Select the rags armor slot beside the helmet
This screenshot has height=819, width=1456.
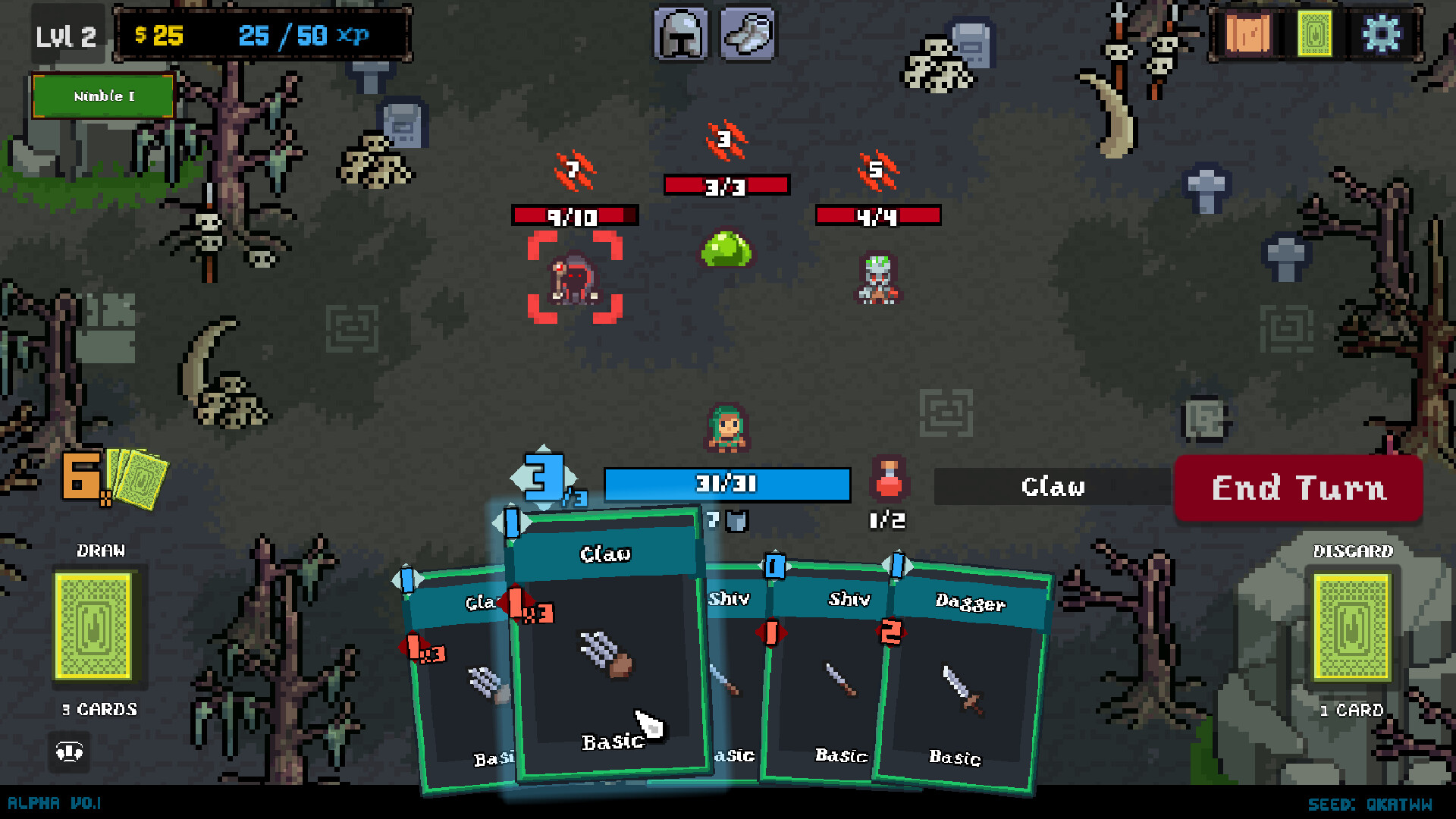[x=748, y=33]
